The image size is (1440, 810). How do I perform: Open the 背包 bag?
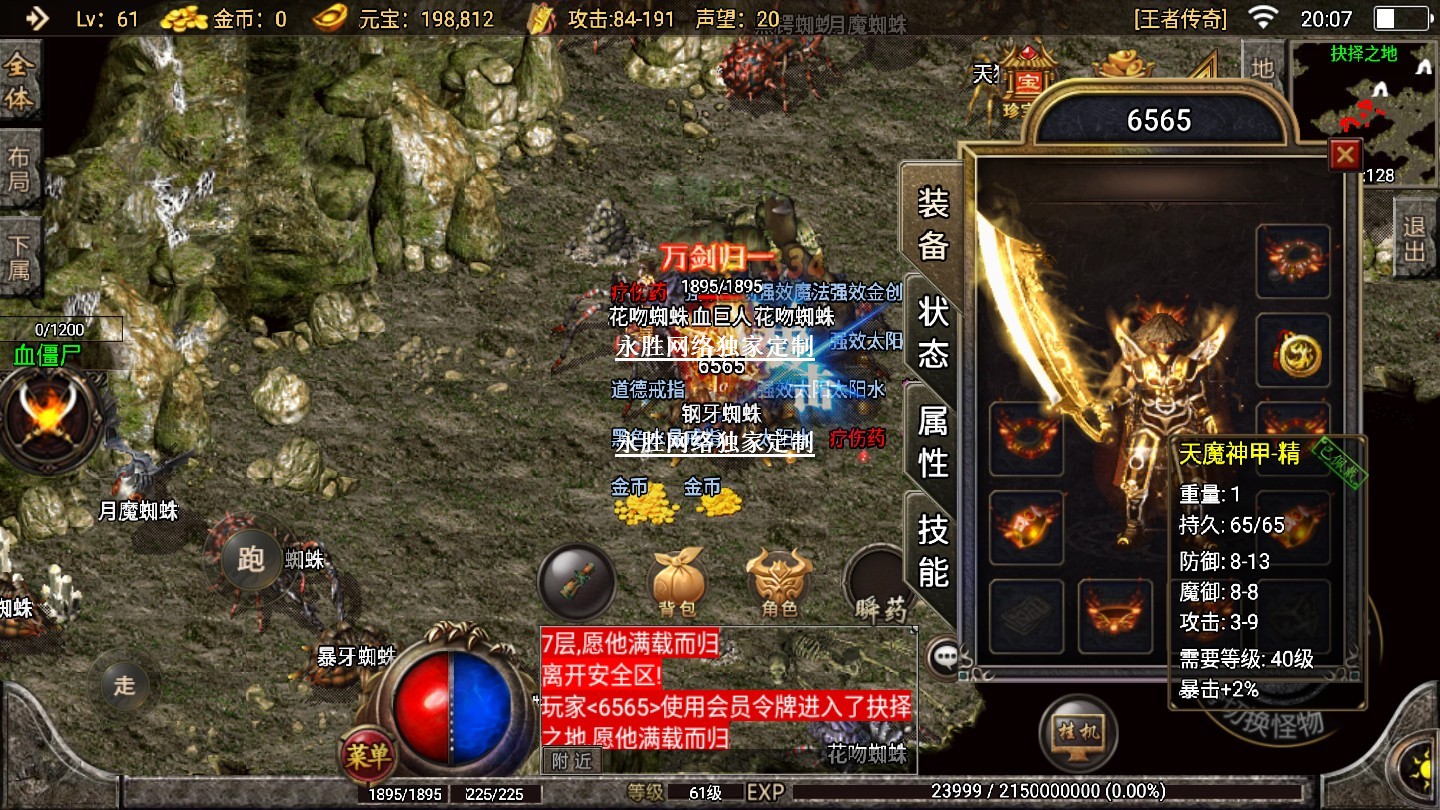point(677,584)
